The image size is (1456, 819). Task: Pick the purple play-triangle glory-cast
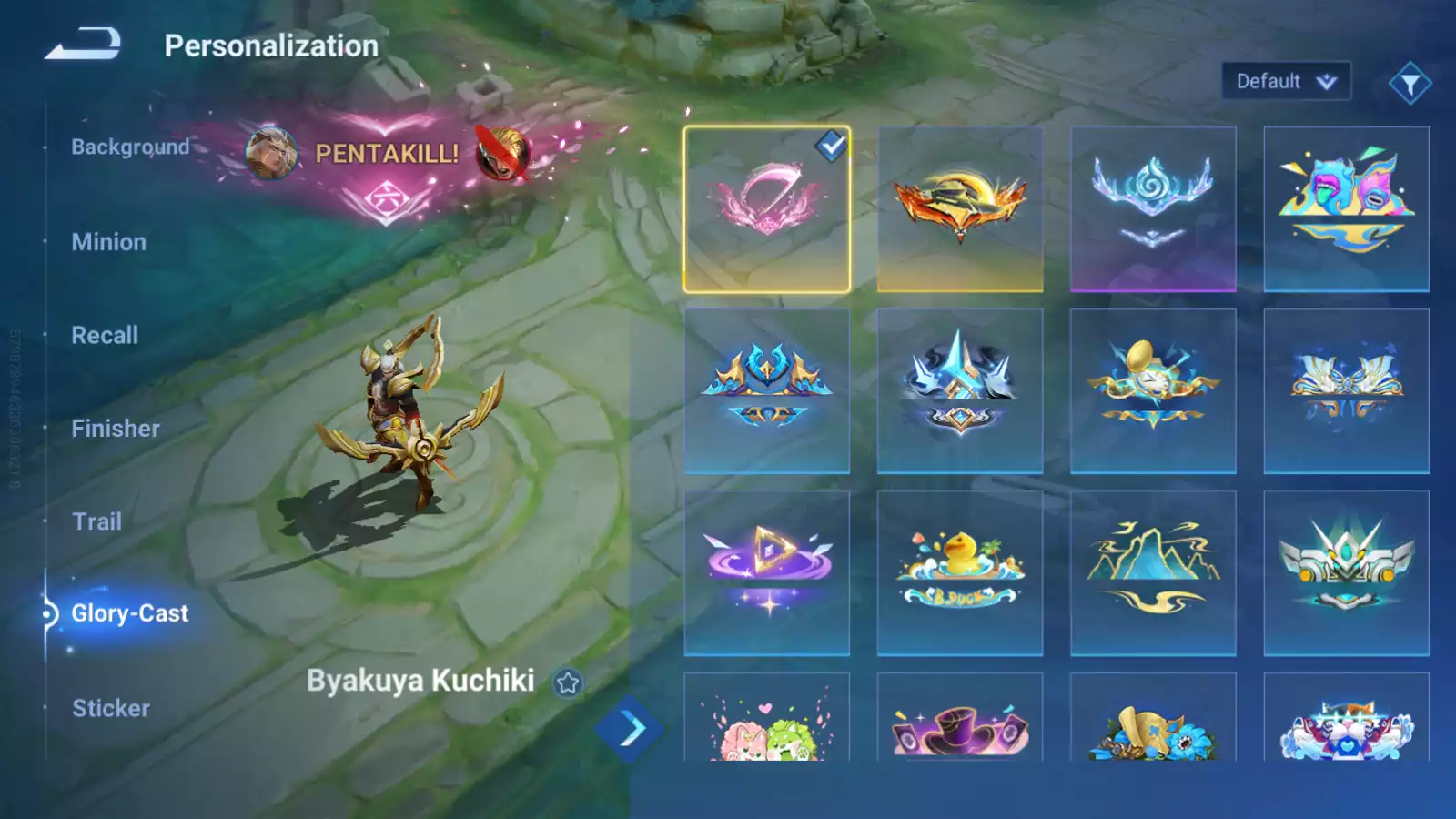pyautogui.click(x=767, y=573)
